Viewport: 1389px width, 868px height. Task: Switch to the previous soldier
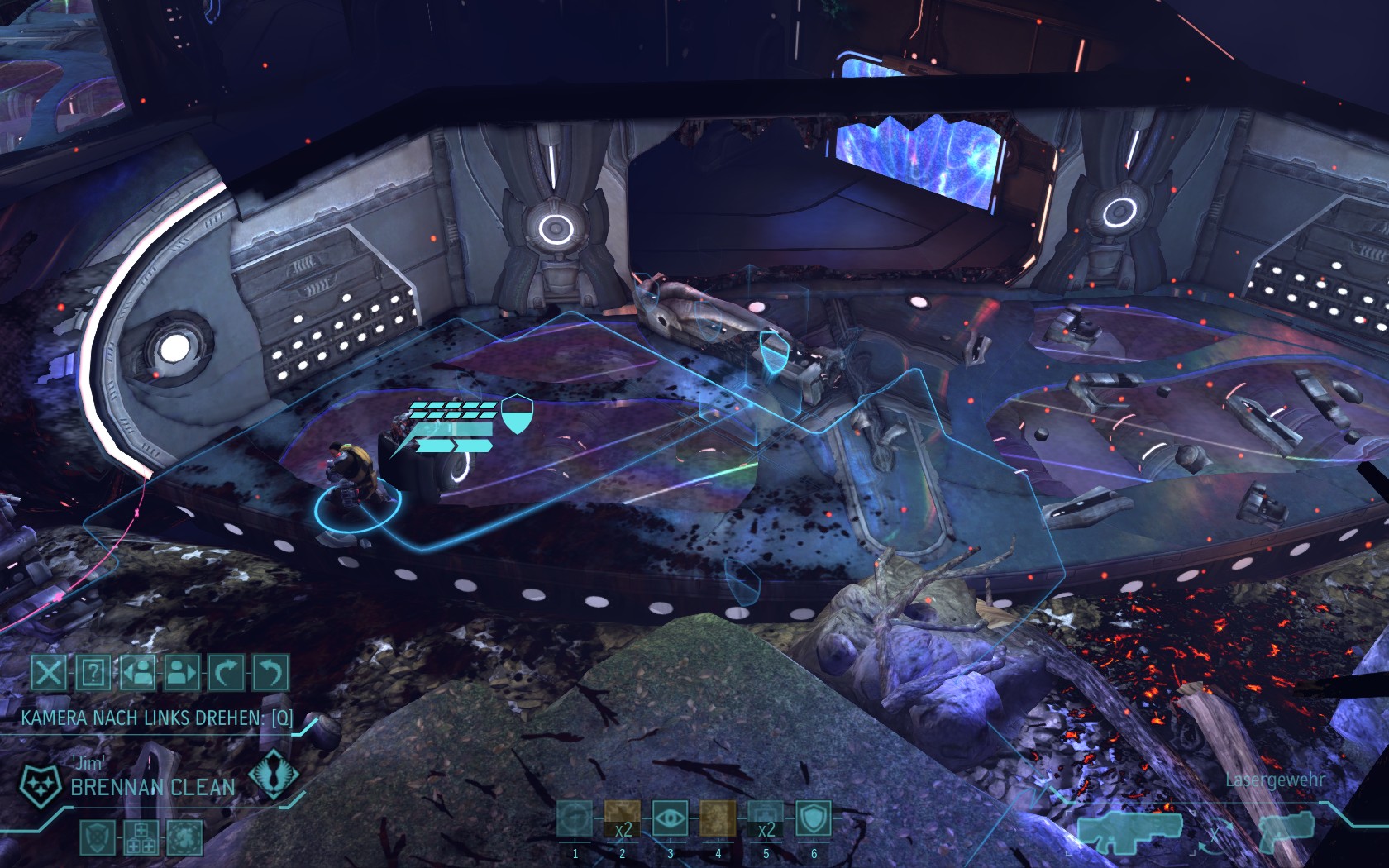click(138, 673)
